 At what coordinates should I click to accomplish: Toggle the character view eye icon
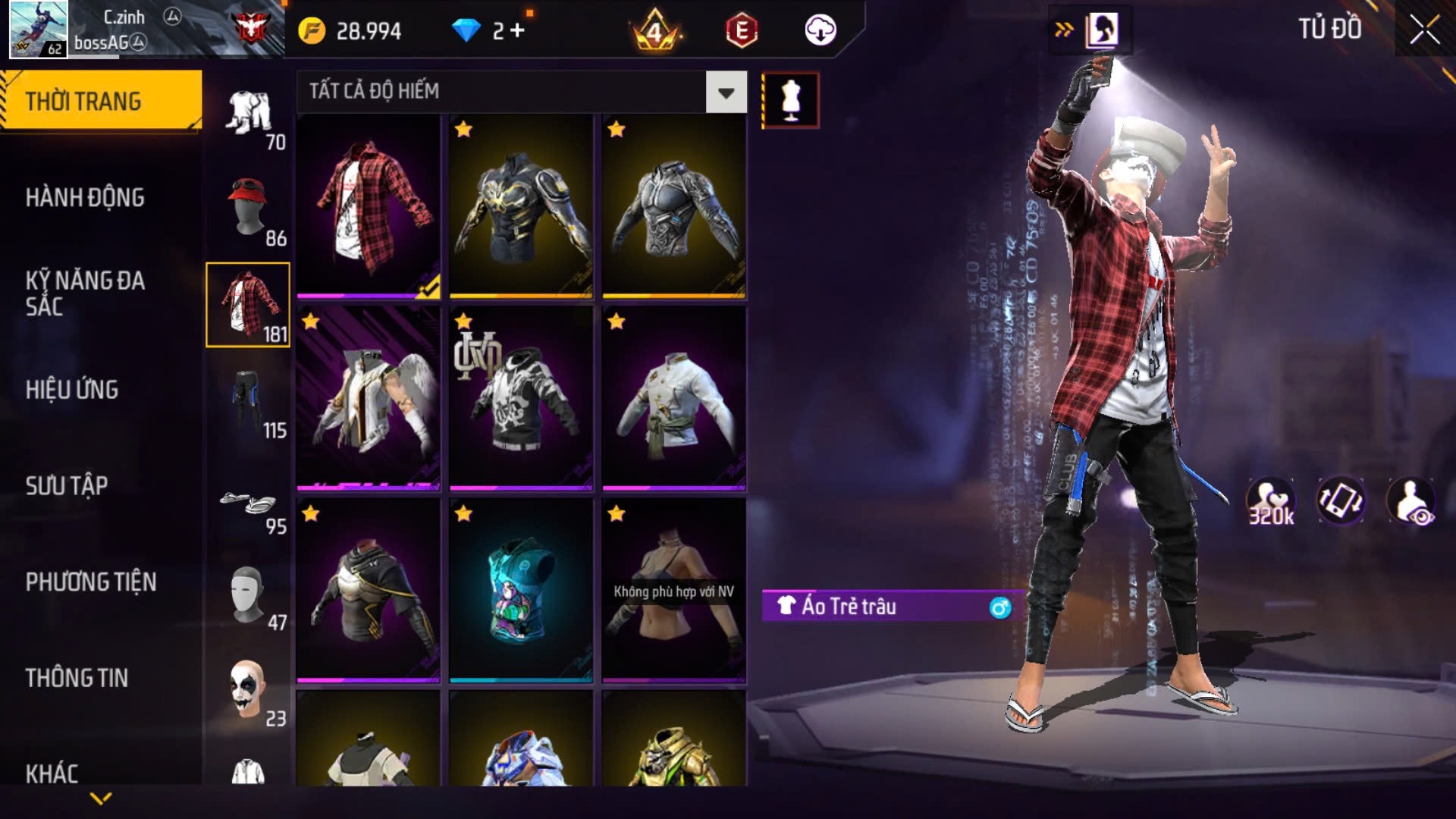(1410, 501)
